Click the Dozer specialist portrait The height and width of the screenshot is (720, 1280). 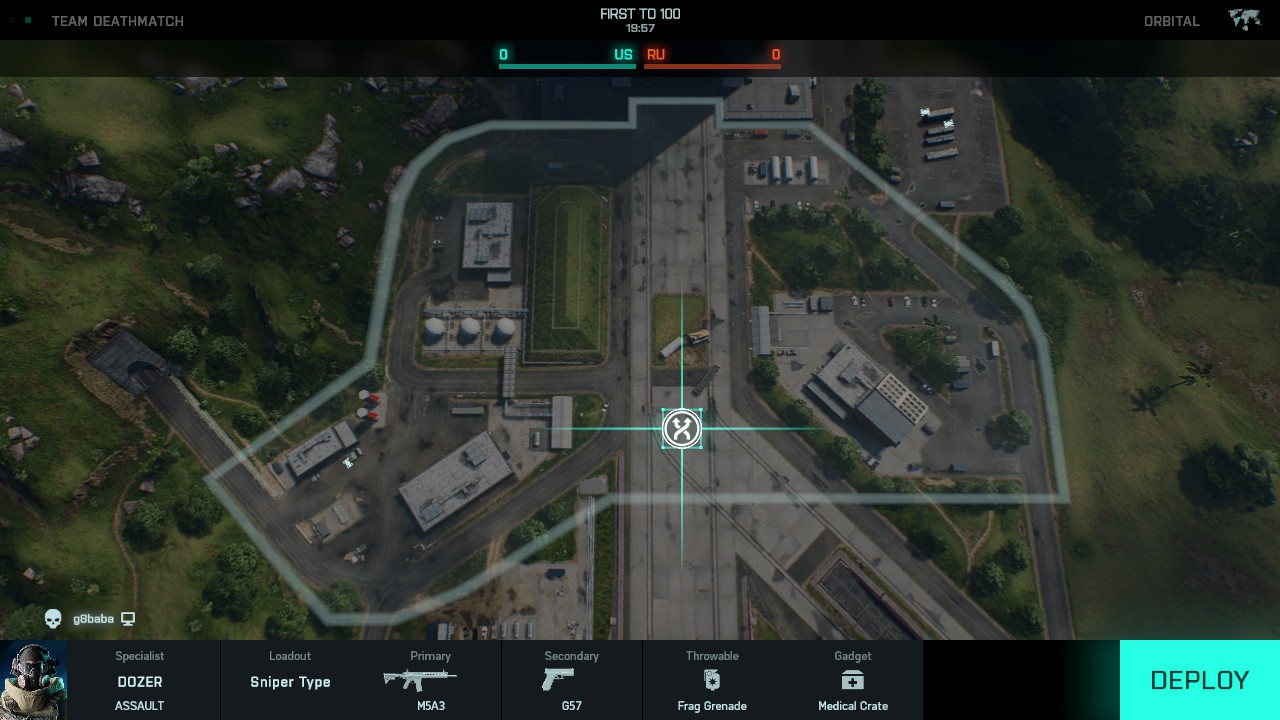tap(34, 680)
